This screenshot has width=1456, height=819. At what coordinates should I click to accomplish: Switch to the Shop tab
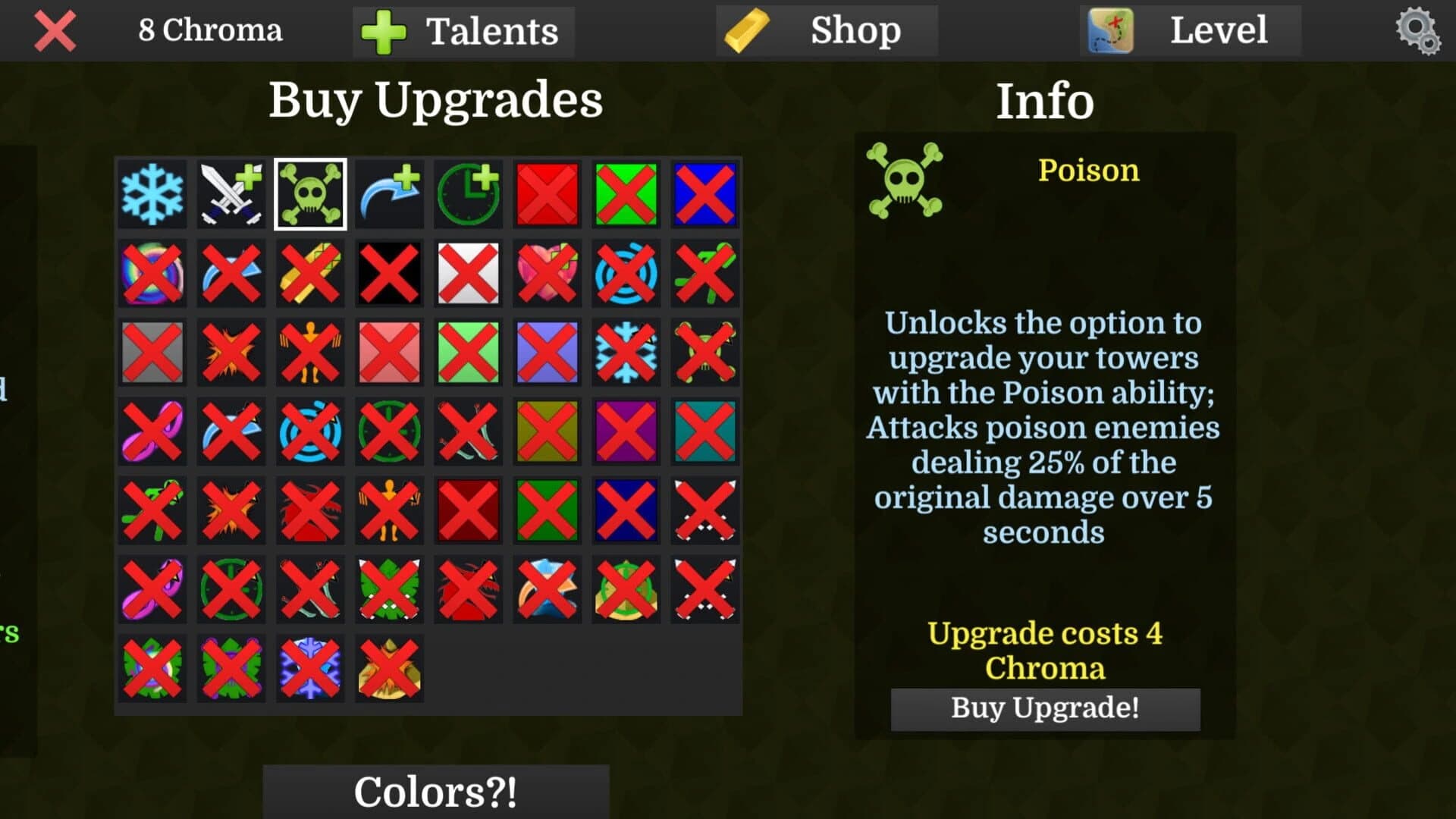point(827,30)
